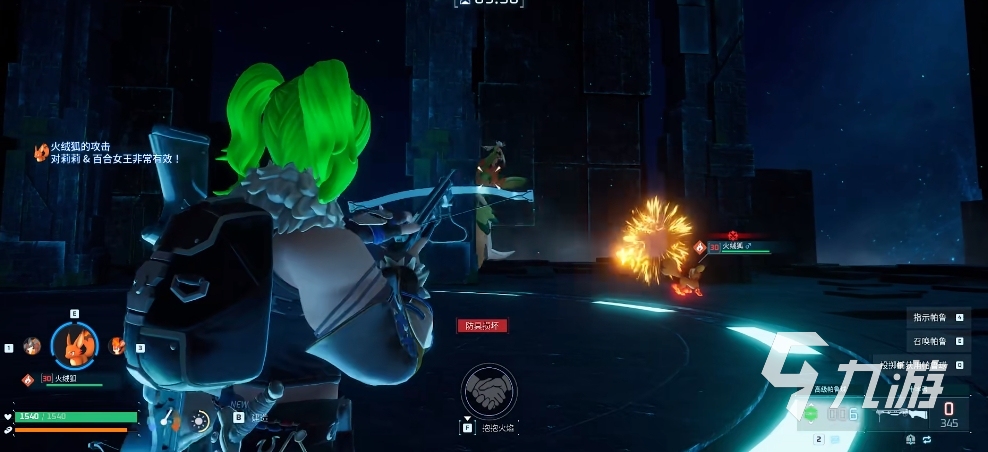Choose the pal portrait left of 火绒狐

pyautogui.click(x=32, y=346)
